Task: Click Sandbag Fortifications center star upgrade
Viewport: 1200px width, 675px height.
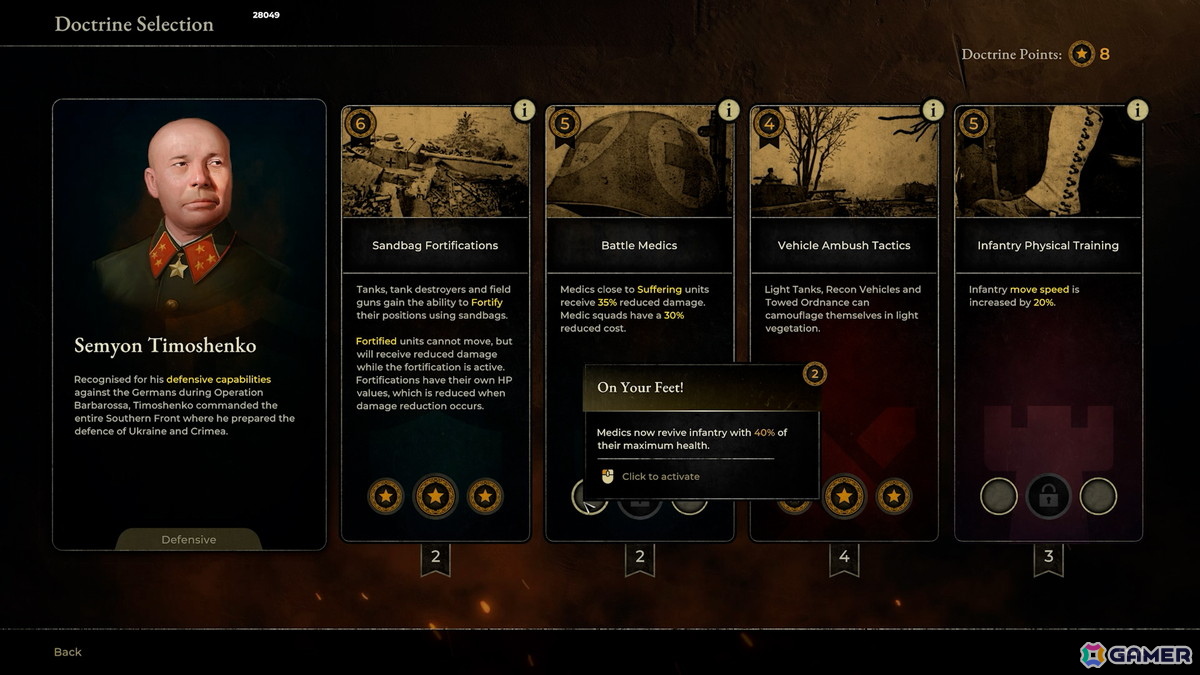Action: coord(435,496)
